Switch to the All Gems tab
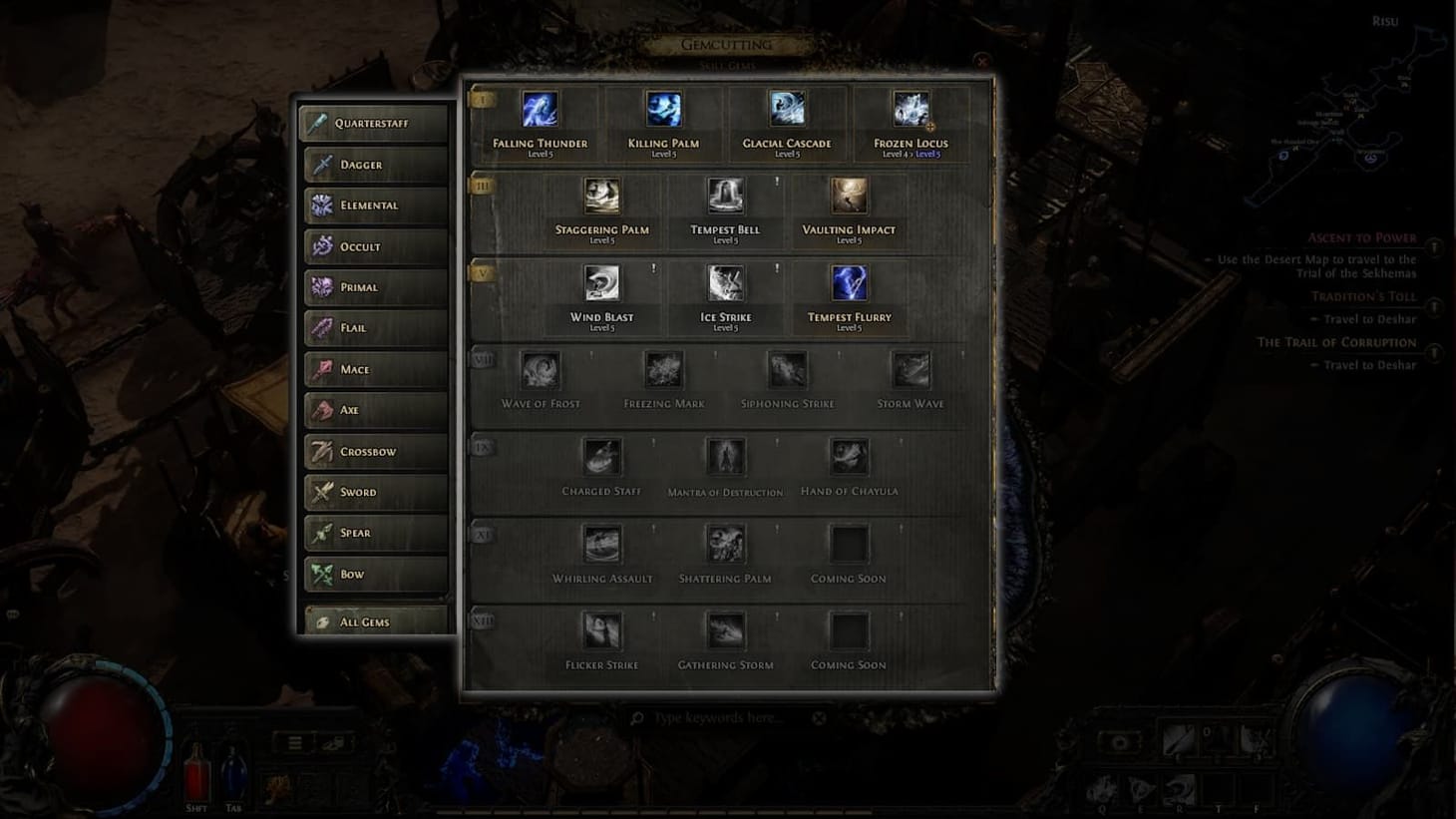 pos(375,620)
